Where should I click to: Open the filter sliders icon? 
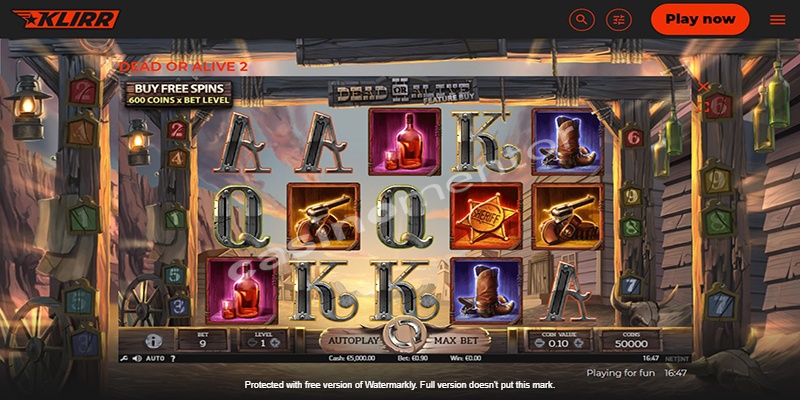point(620,19)
